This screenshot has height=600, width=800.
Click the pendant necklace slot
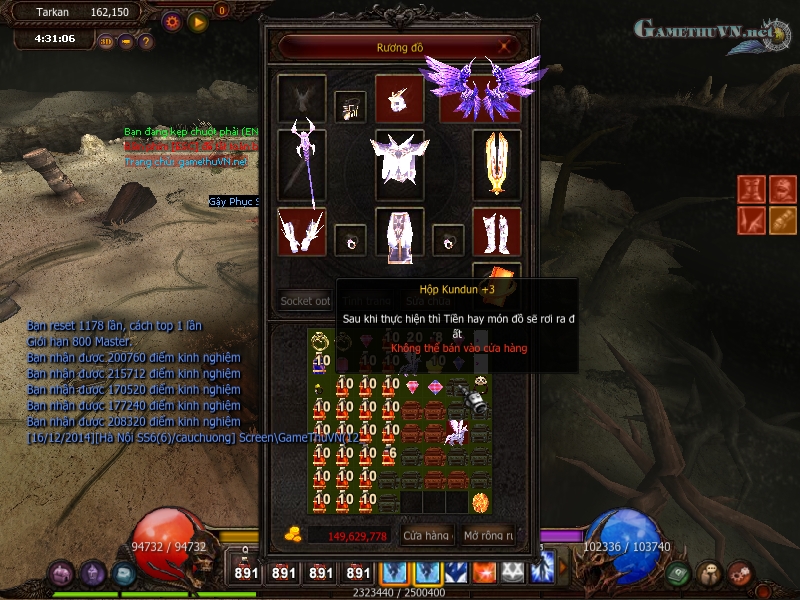pos(350,107)
